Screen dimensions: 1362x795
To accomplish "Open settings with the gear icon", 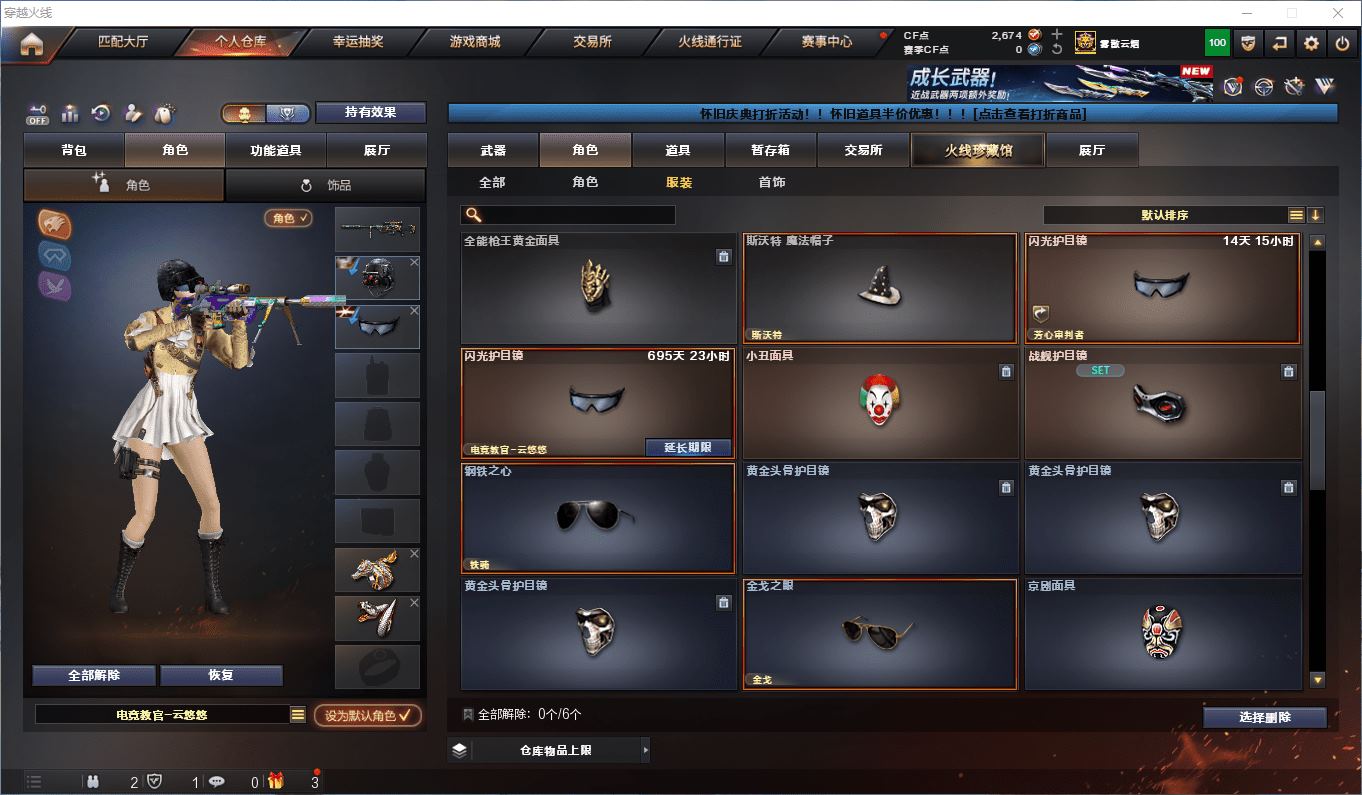I will coord(1311,43).
